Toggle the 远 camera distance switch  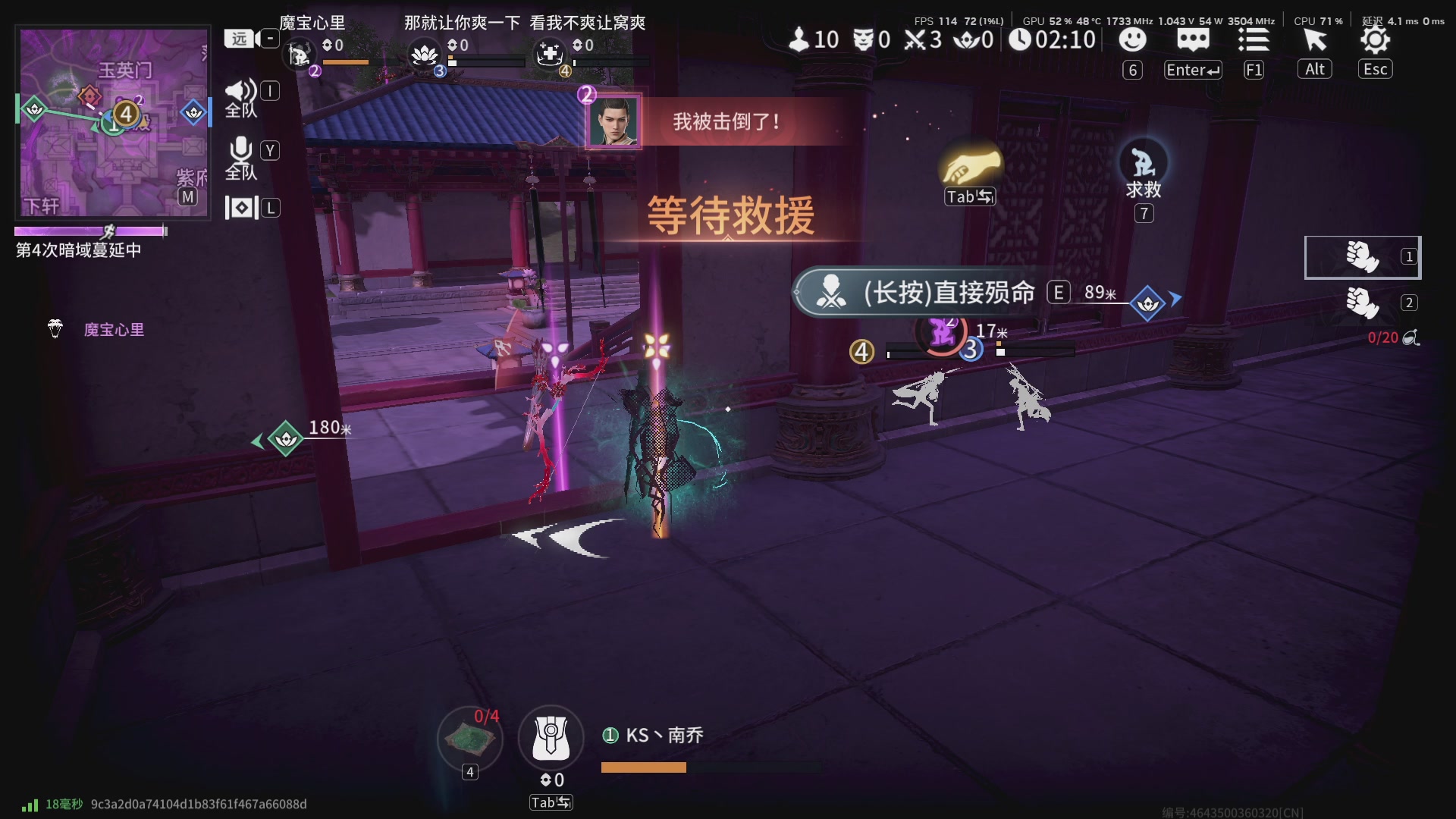pos(238,38)
